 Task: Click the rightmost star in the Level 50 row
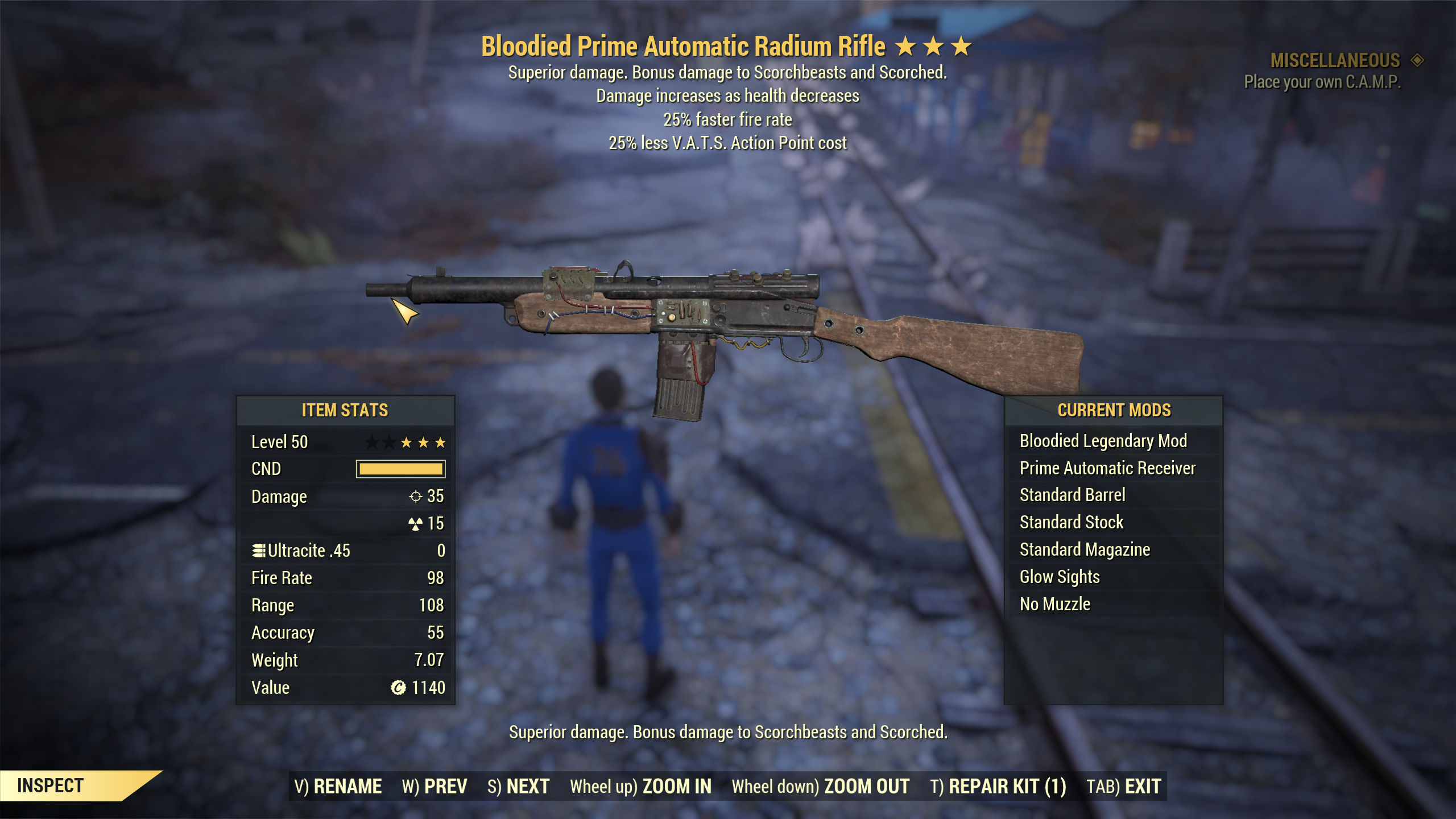click(441, 441)
